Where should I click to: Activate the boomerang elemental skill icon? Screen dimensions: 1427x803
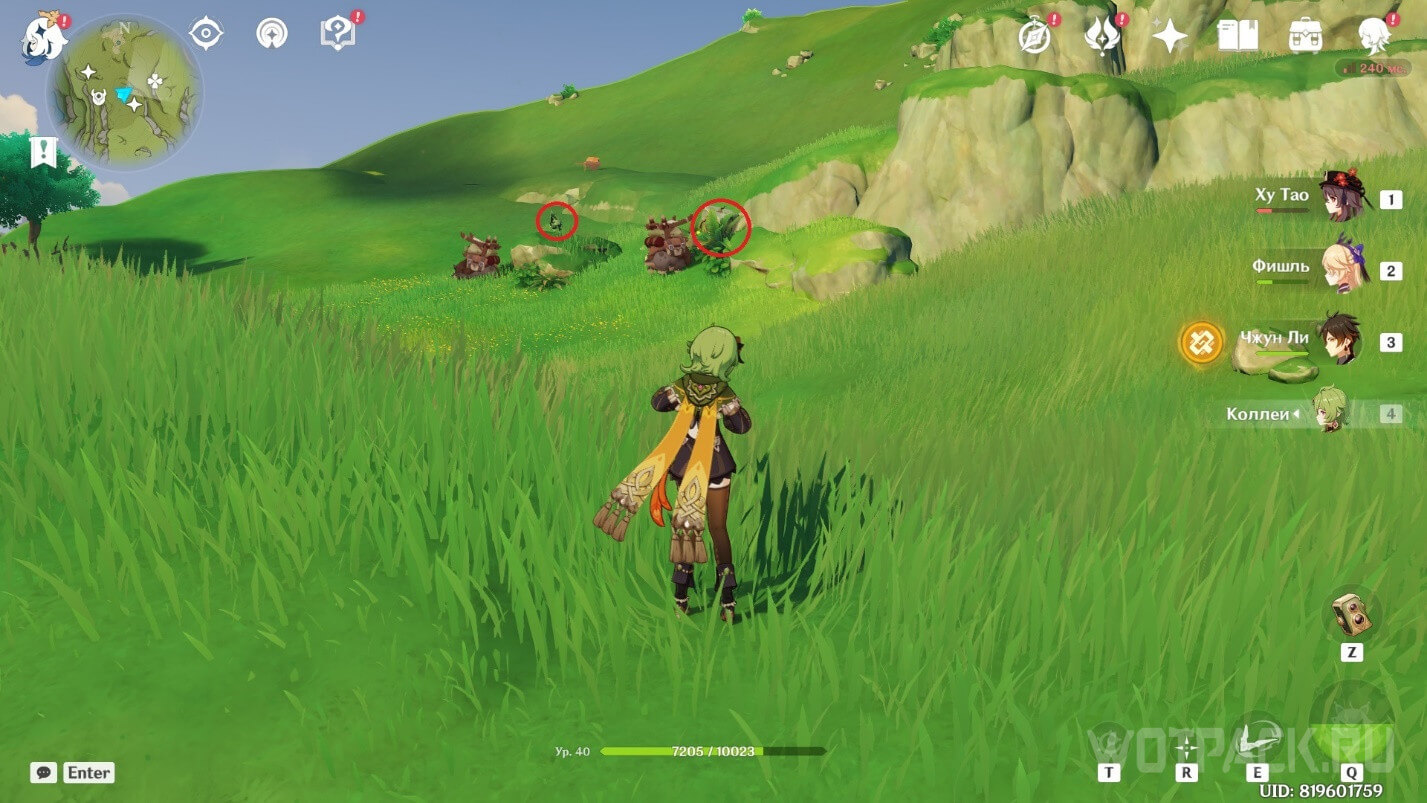point(1256,740)
